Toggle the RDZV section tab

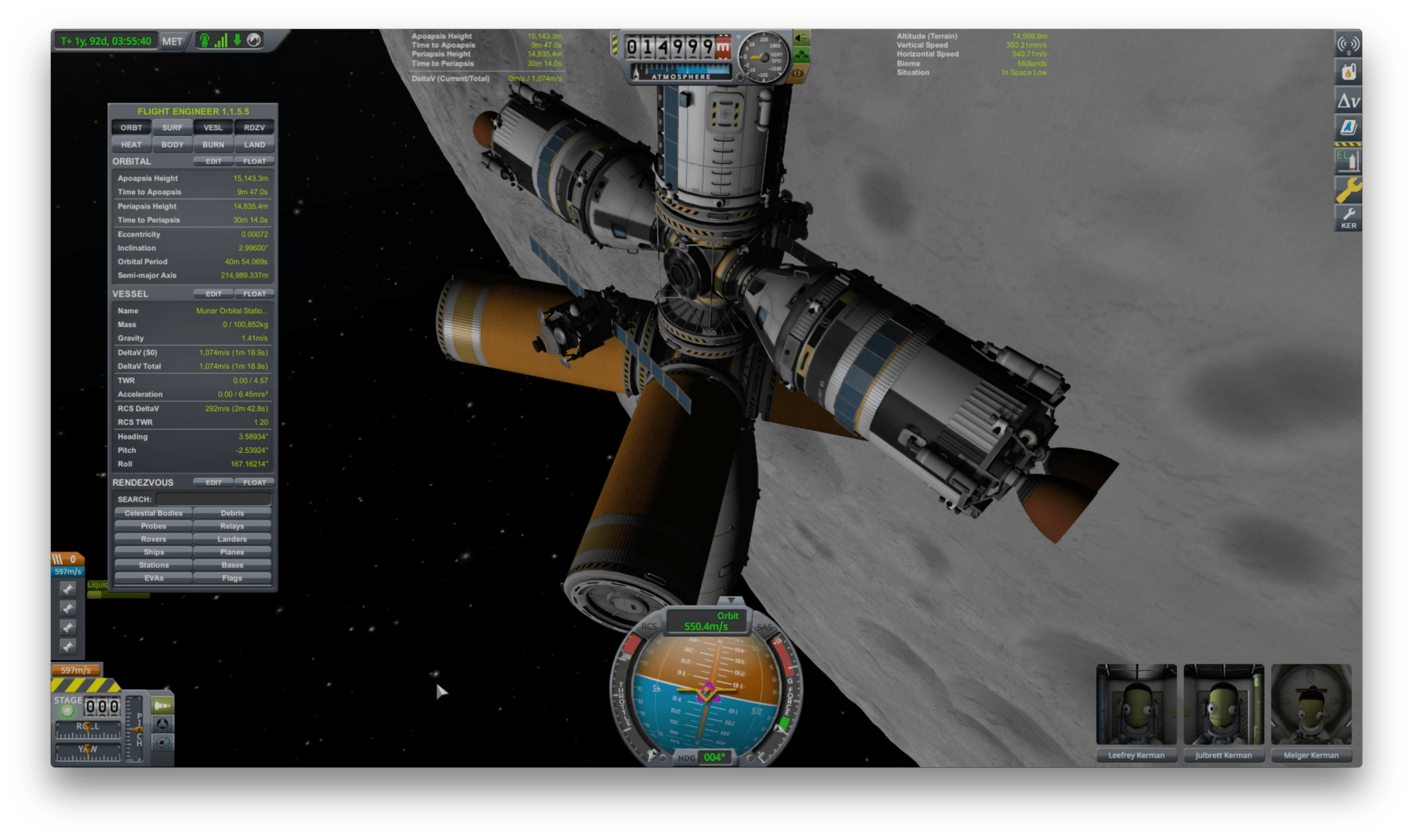[x=254, y=128]
